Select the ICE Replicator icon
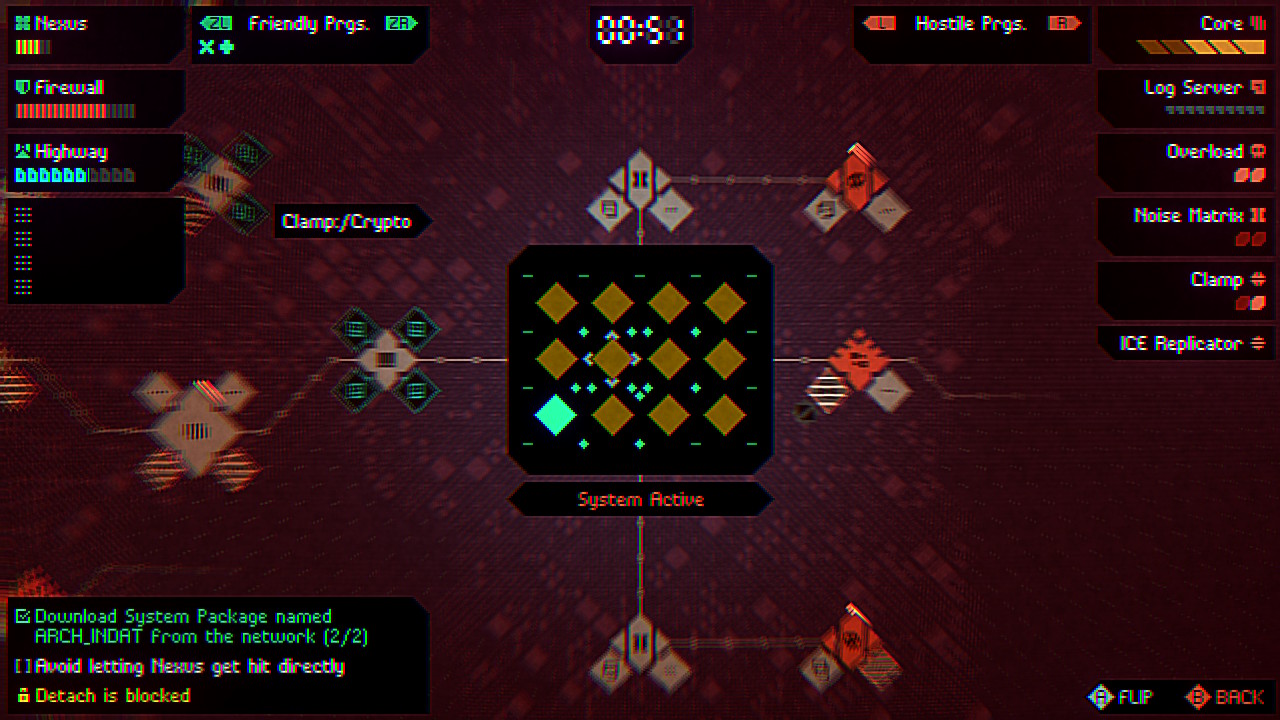Image resolution: width=1280 pixels, height=720 pixels. [x=1255, y=343]
